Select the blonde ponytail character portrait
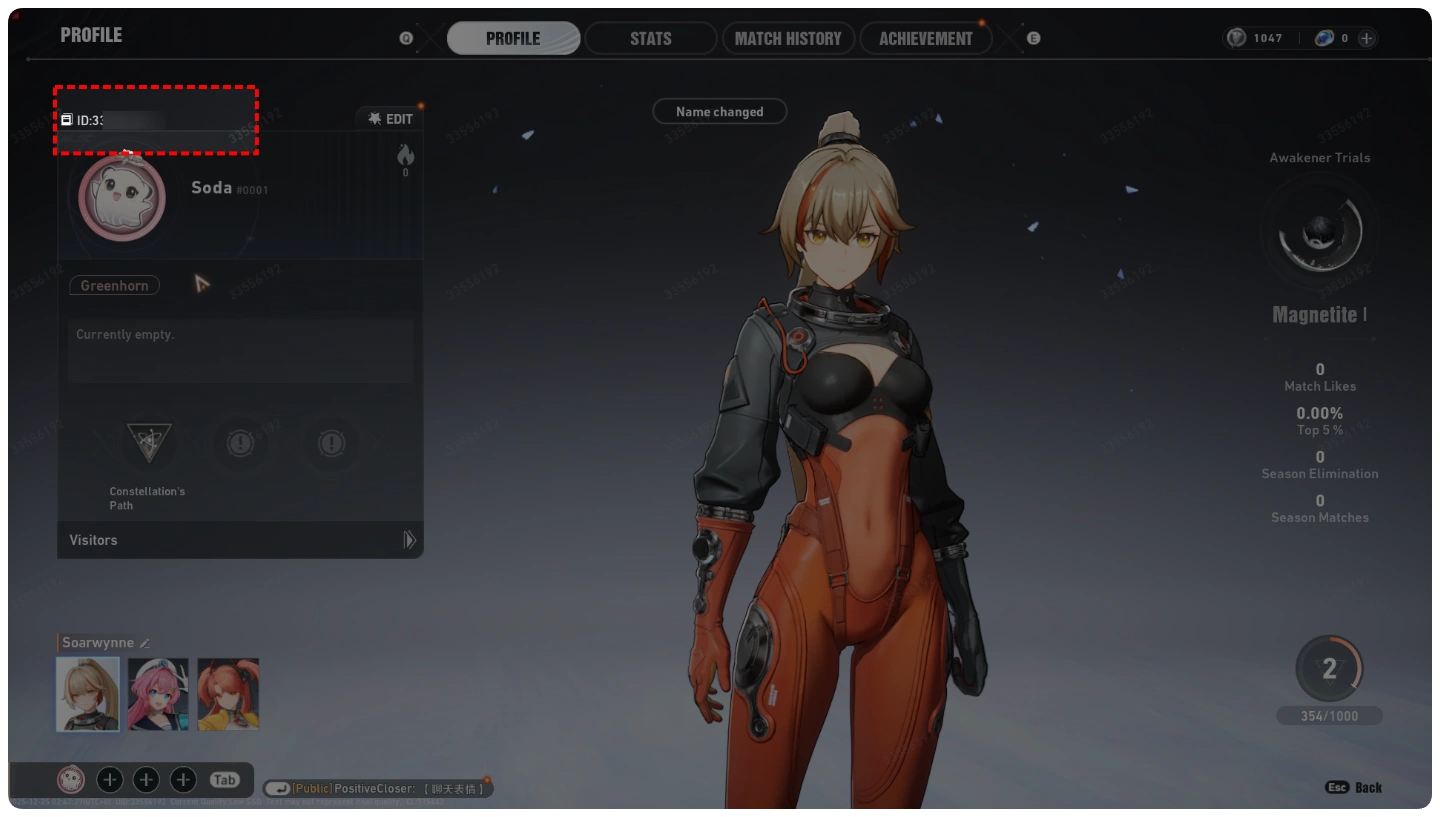 88,694
